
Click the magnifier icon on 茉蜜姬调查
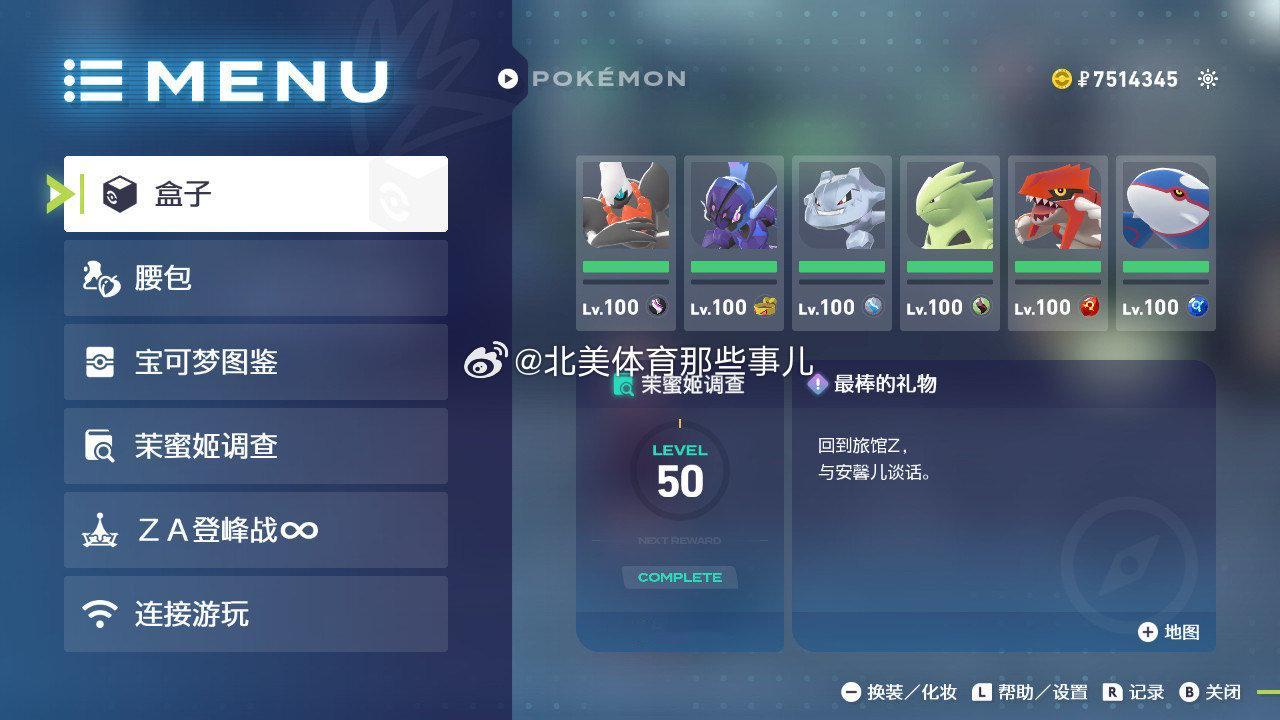[99, 446]
